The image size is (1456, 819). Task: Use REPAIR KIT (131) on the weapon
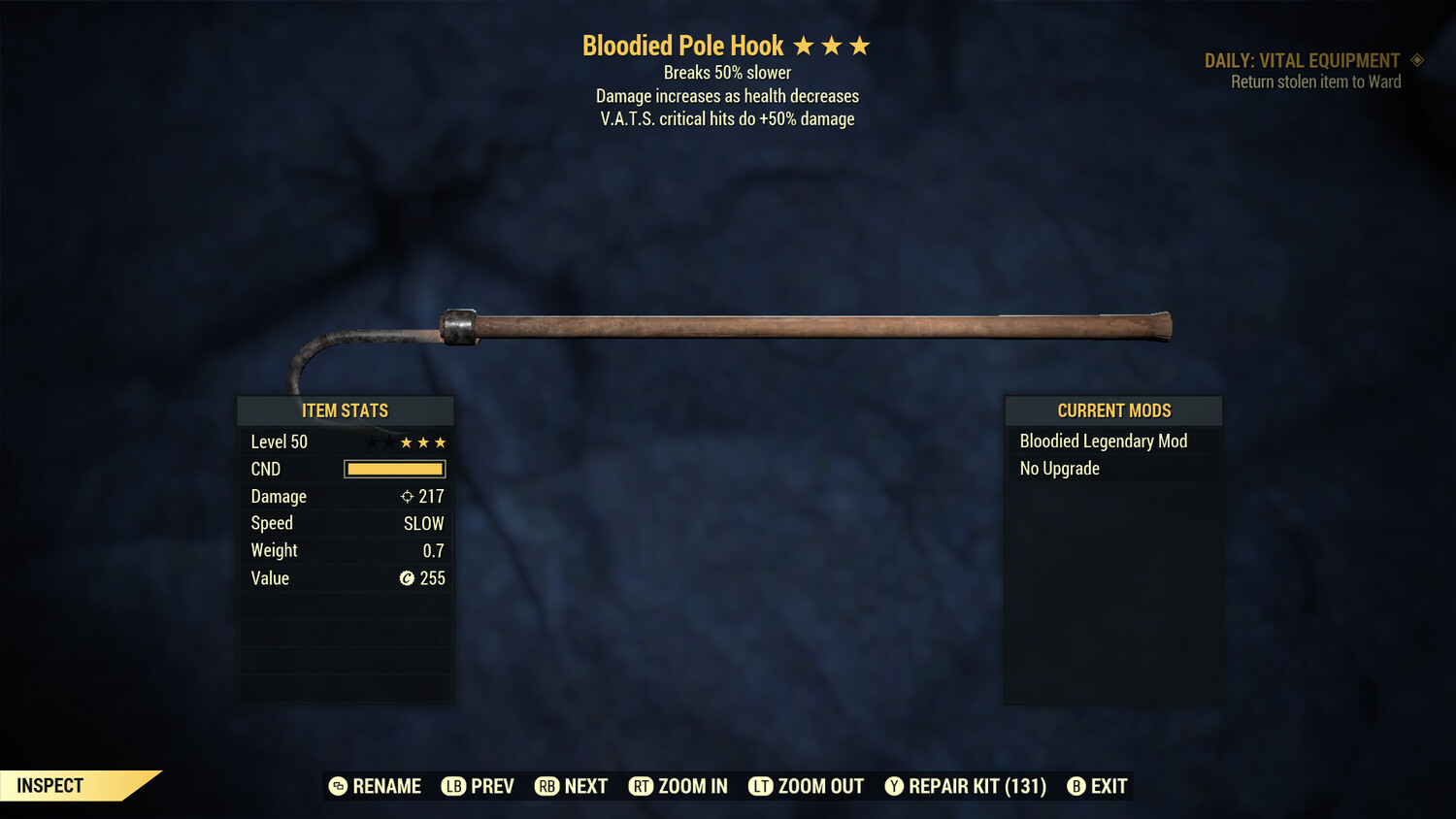tap(976, 786)
